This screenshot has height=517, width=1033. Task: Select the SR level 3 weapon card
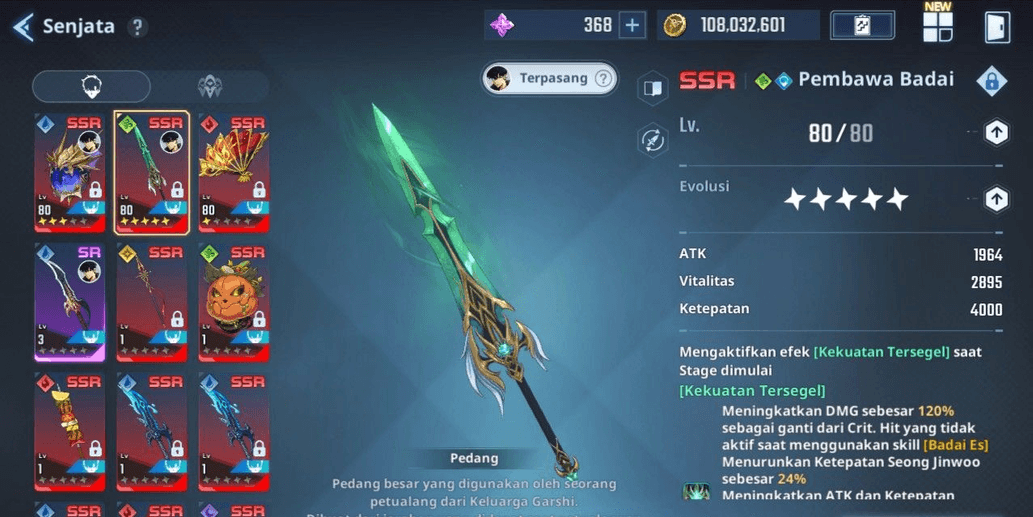(x=69, y=301)
